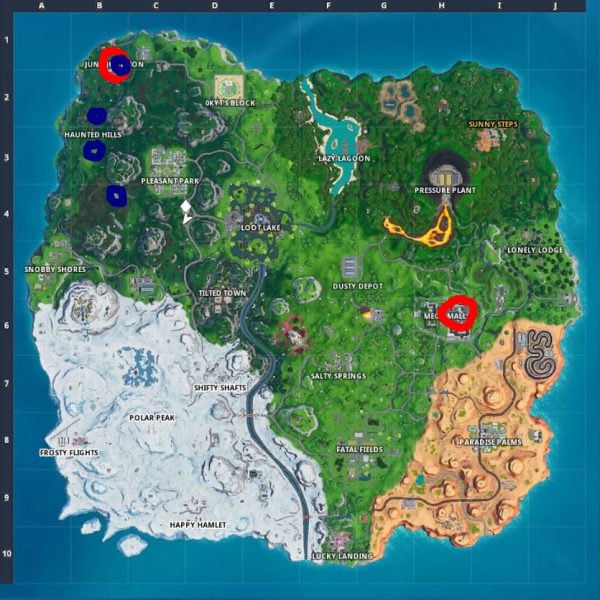
Task: Select Happy Hamlet on the map
Action: click(x=198, y=525)
